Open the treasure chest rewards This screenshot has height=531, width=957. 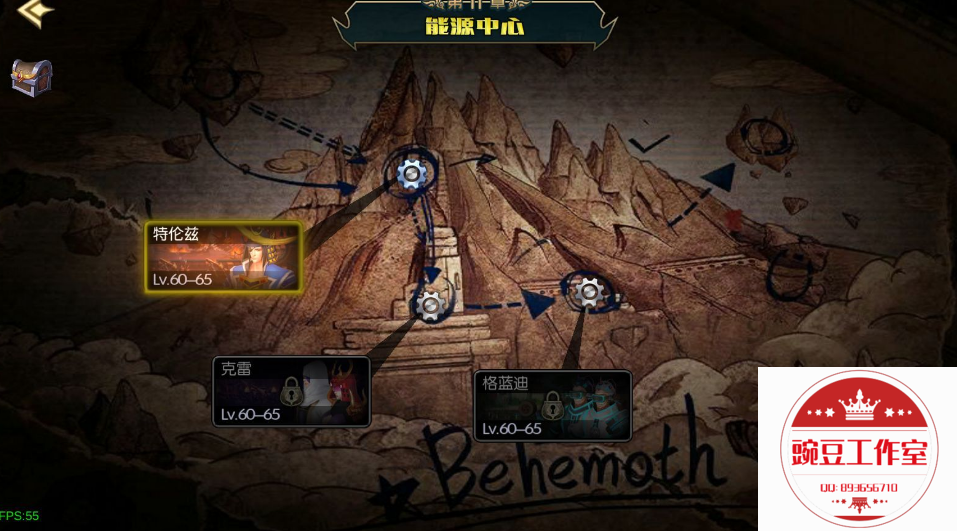[31, 77]
